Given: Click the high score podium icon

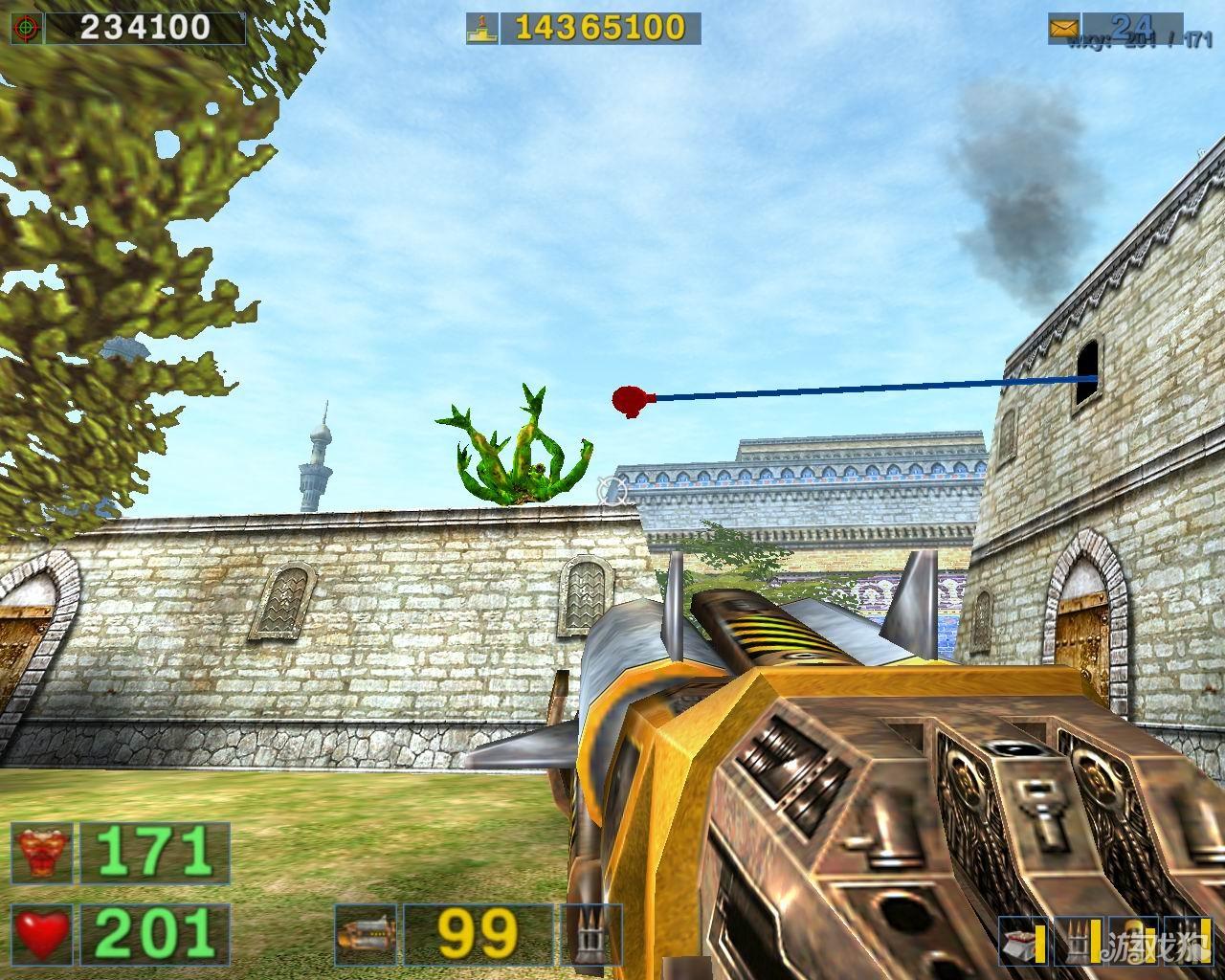Looking at the screenshot, I should (x=481, y=29).
